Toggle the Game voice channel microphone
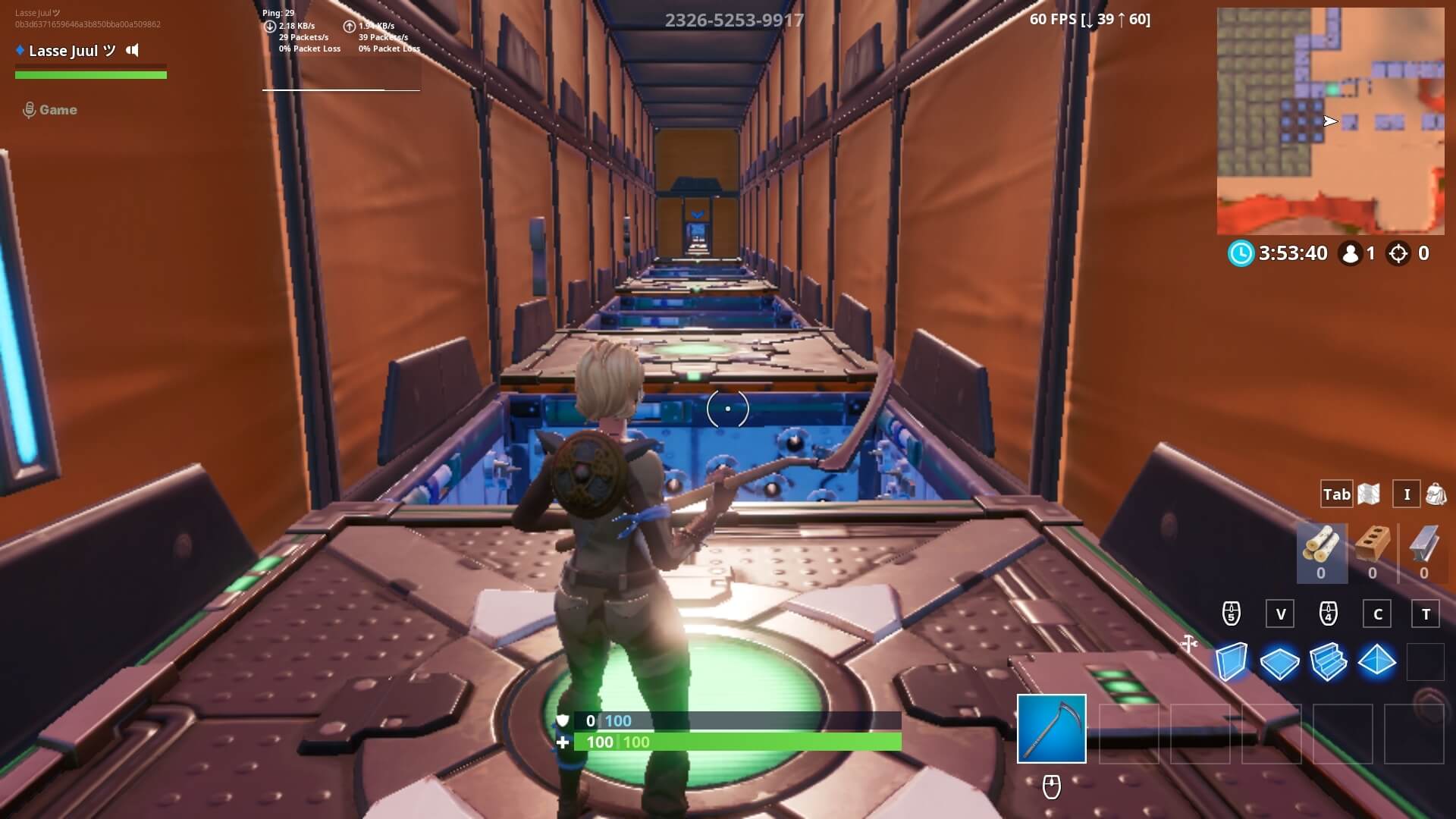 click(30, 109)
